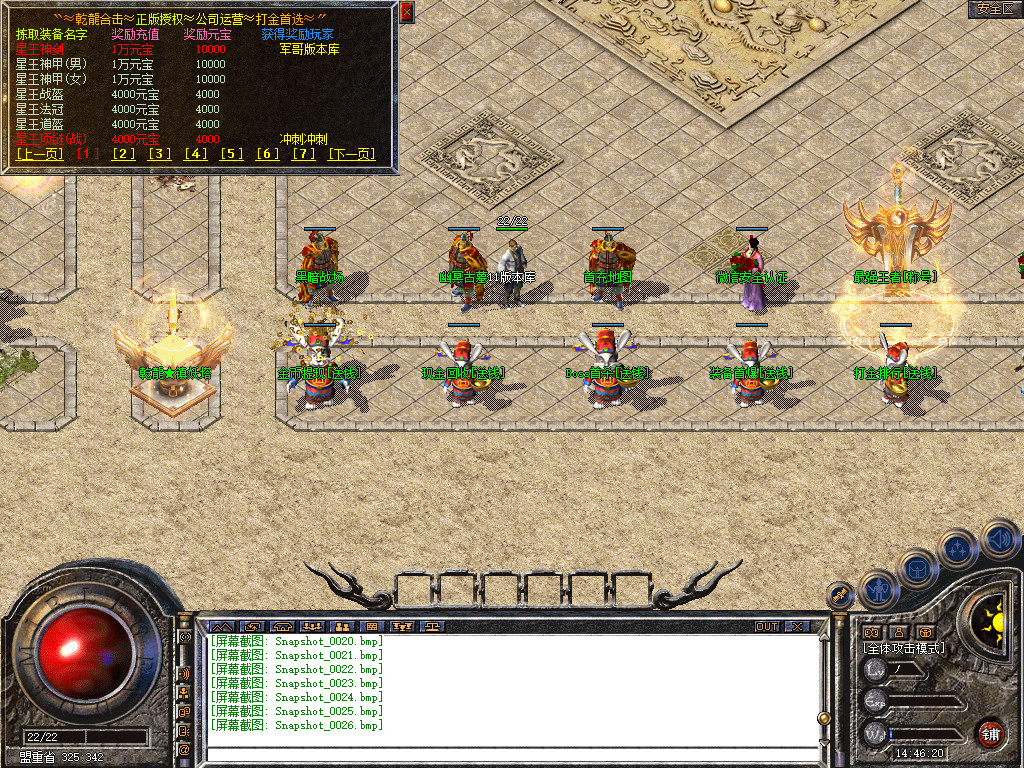Close the reward list panel

coord(406,12)
